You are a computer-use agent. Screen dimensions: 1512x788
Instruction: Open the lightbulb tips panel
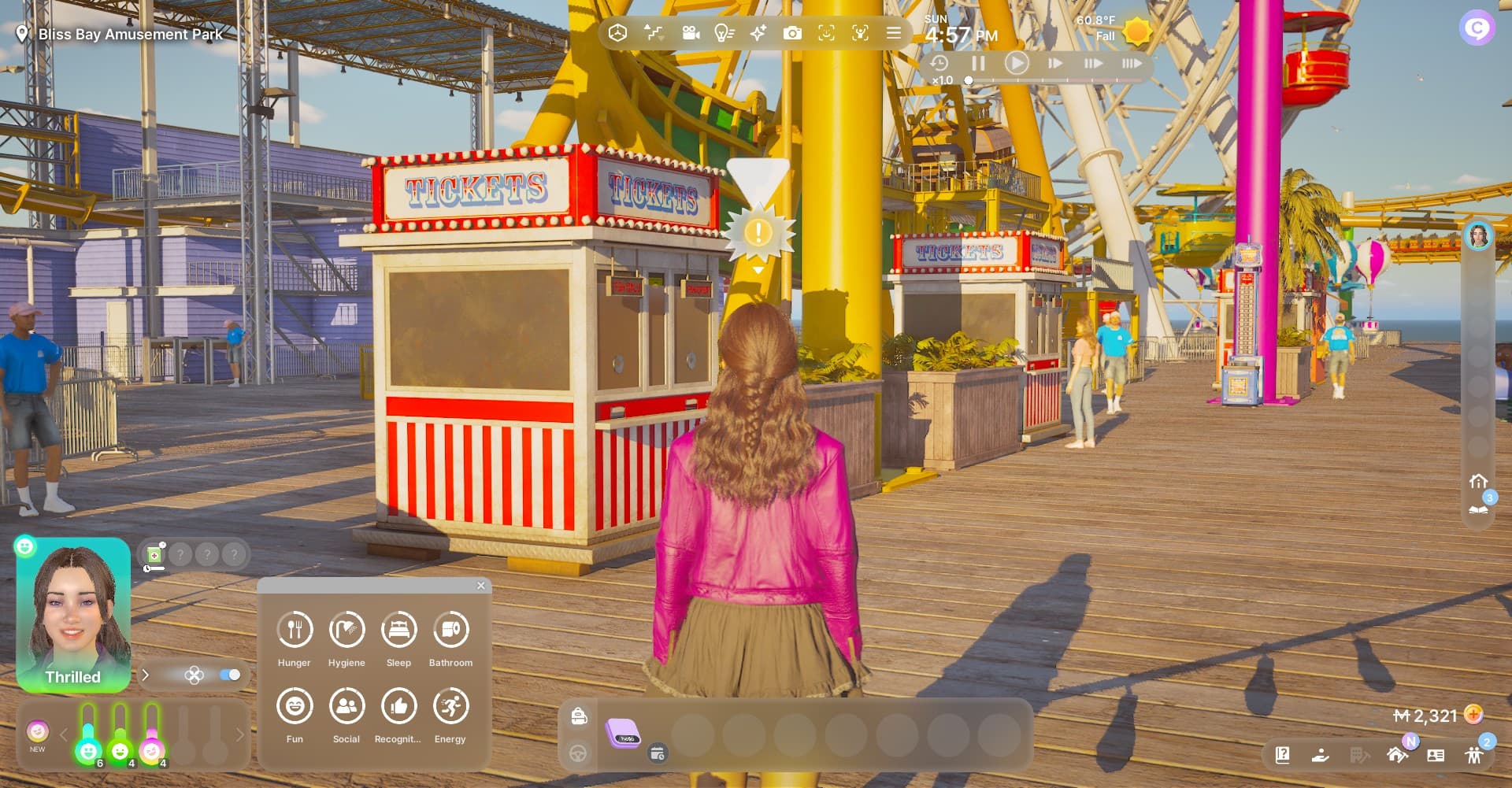pos(724,33)
